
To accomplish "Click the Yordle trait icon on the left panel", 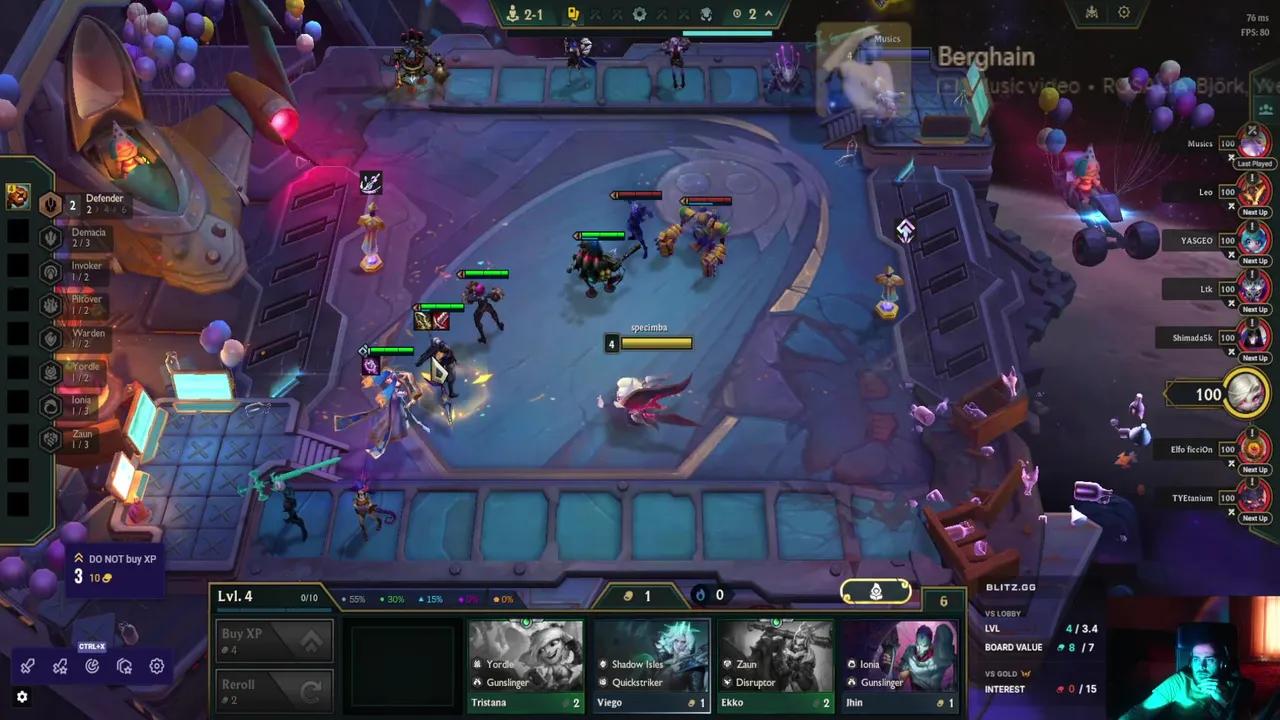I will [50, 372].
